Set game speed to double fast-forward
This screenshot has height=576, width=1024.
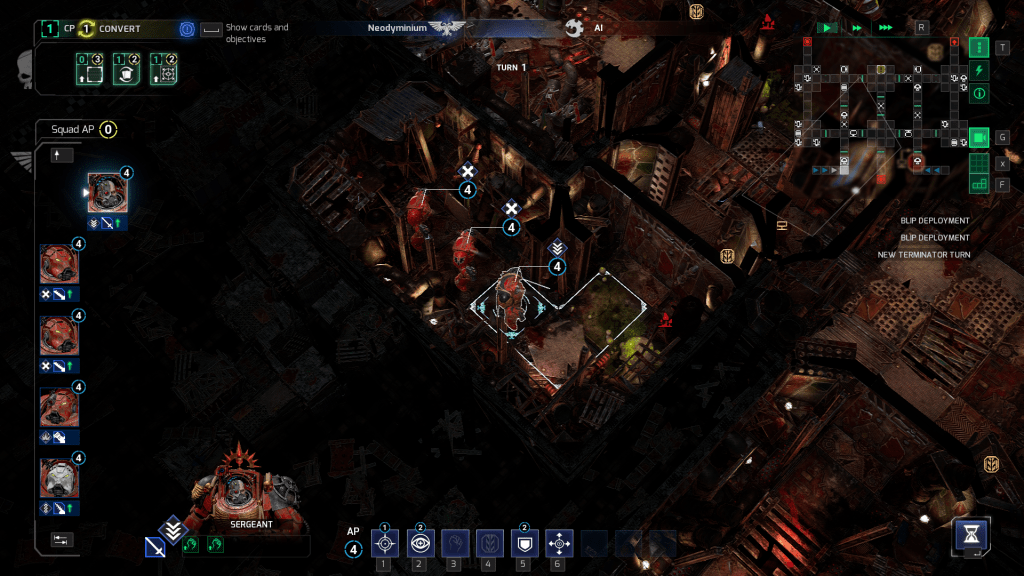[856, 28]
